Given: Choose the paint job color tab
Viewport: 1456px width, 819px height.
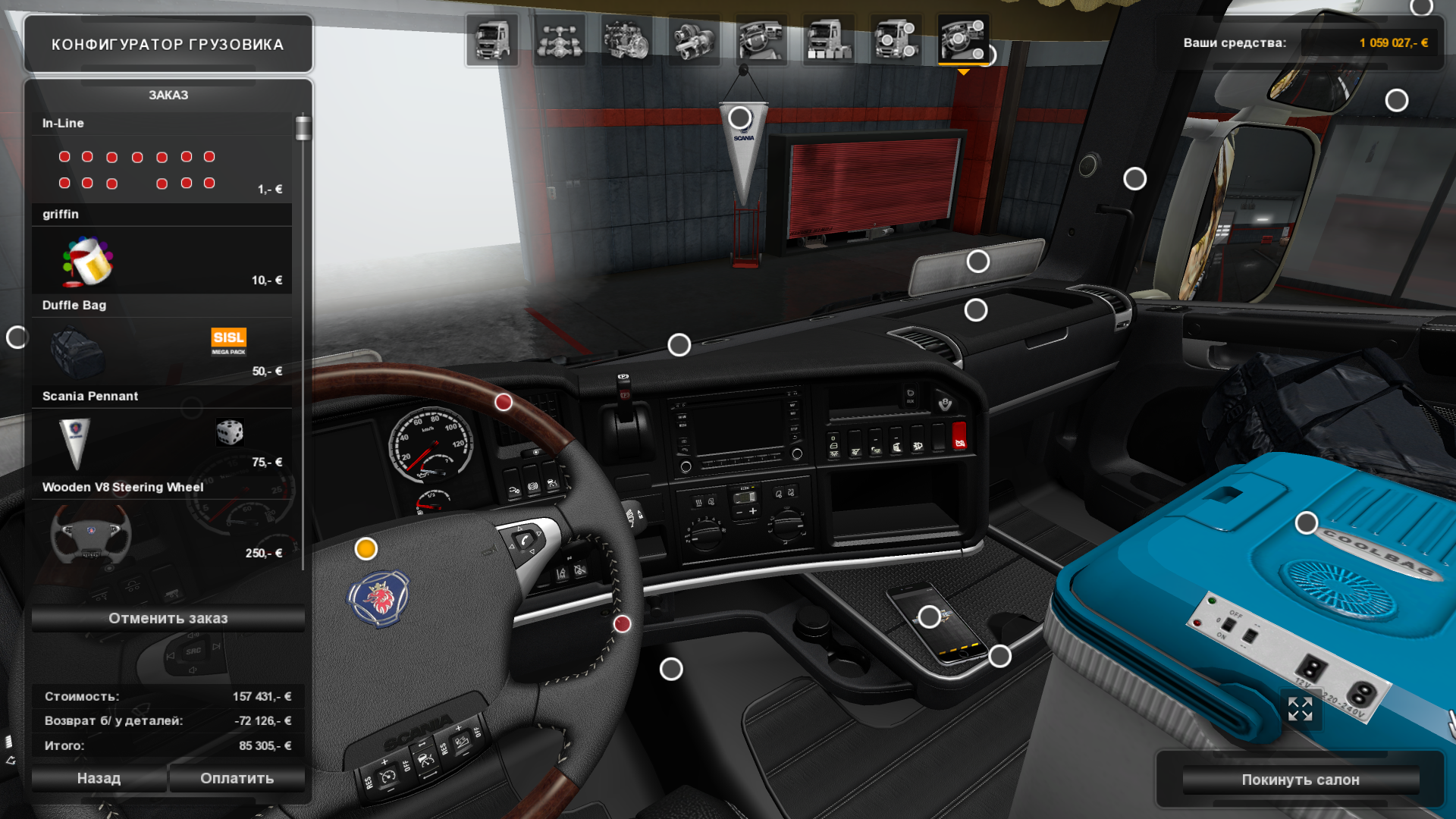Looking at the screenshot, I should pos(828,40).
